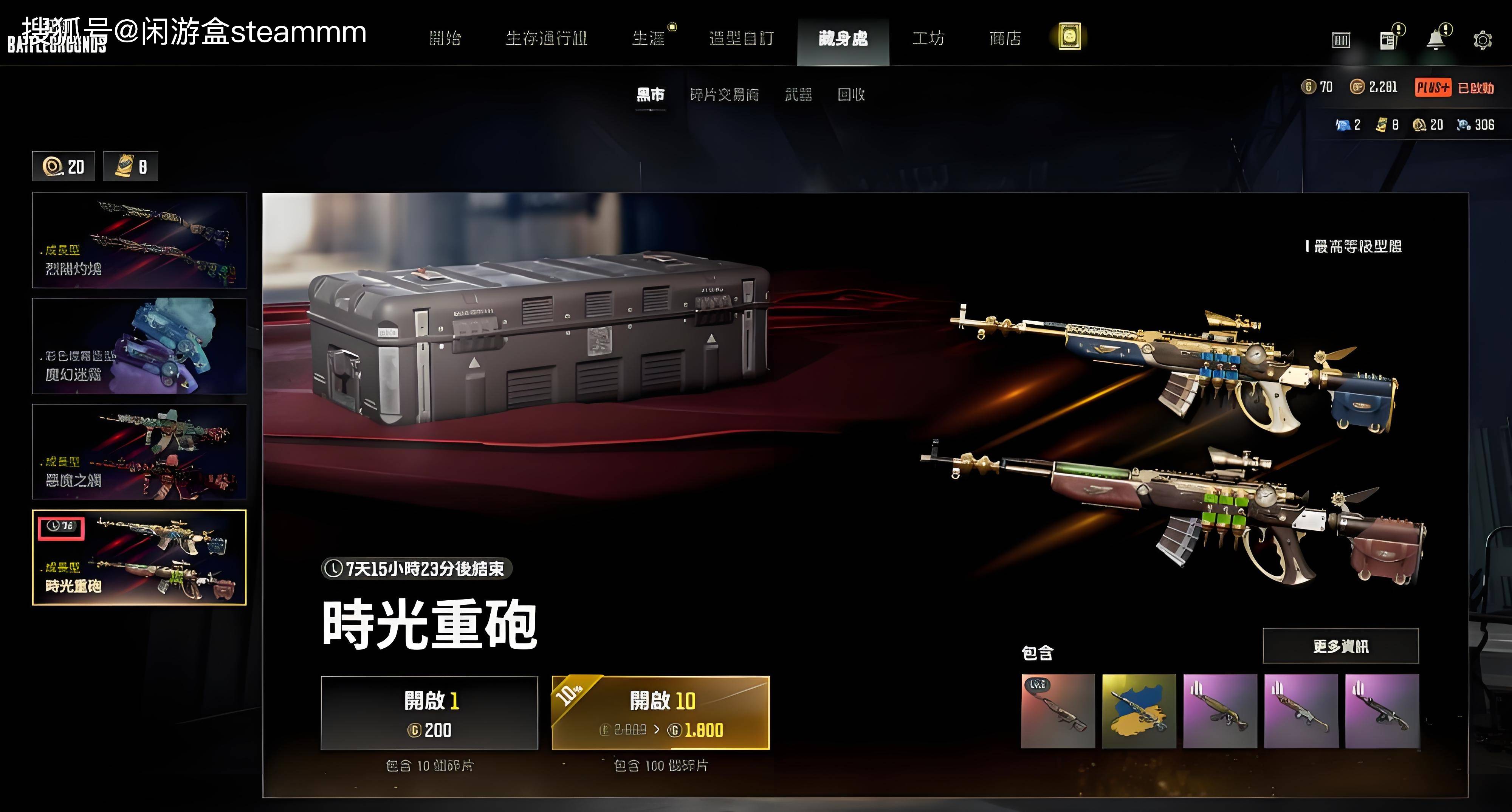Open the 商店 menu item

(x=1005, y=38)
